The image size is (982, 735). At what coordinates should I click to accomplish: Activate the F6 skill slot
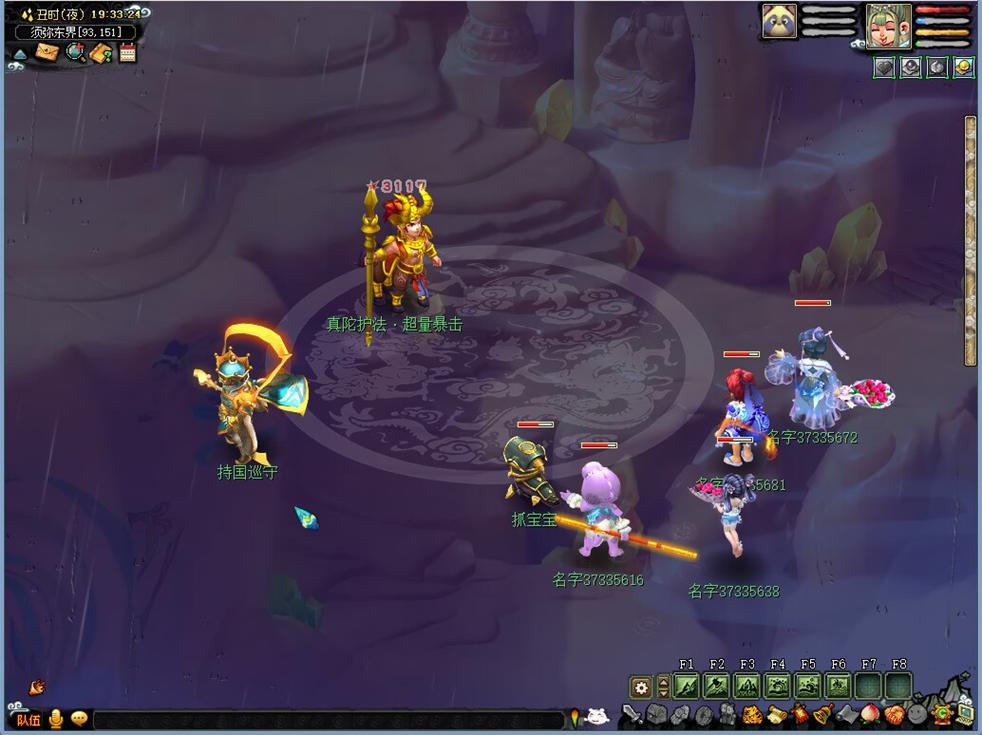coord(838,686)
